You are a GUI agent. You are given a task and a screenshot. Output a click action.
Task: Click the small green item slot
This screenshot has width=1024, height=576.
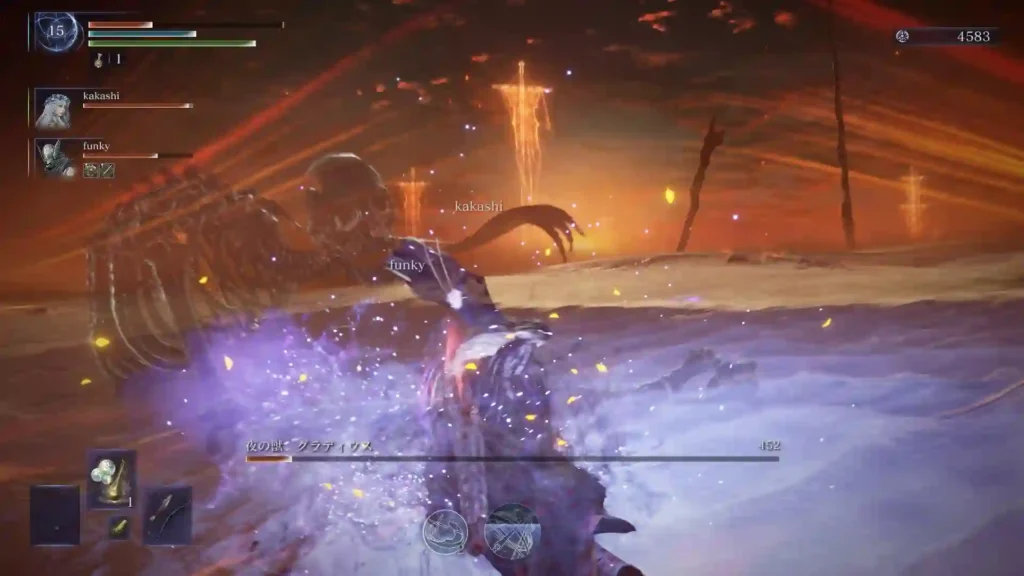point(119,527)
